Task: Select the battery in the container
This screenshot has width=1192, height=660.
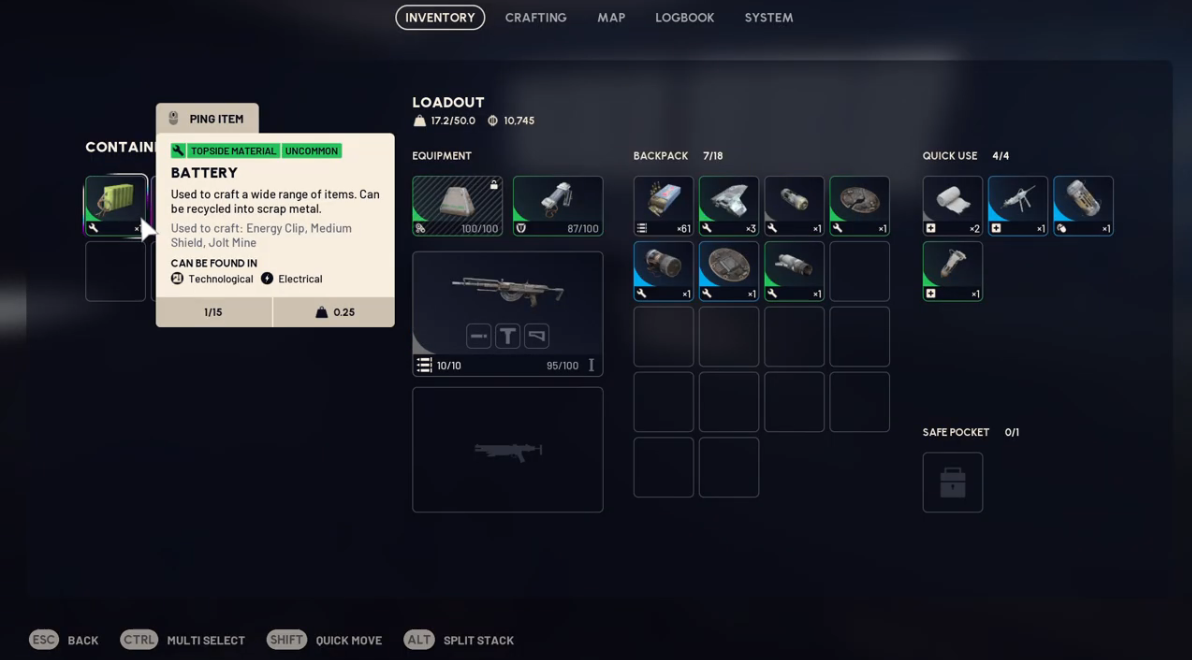Action: (x=115, y=205)
